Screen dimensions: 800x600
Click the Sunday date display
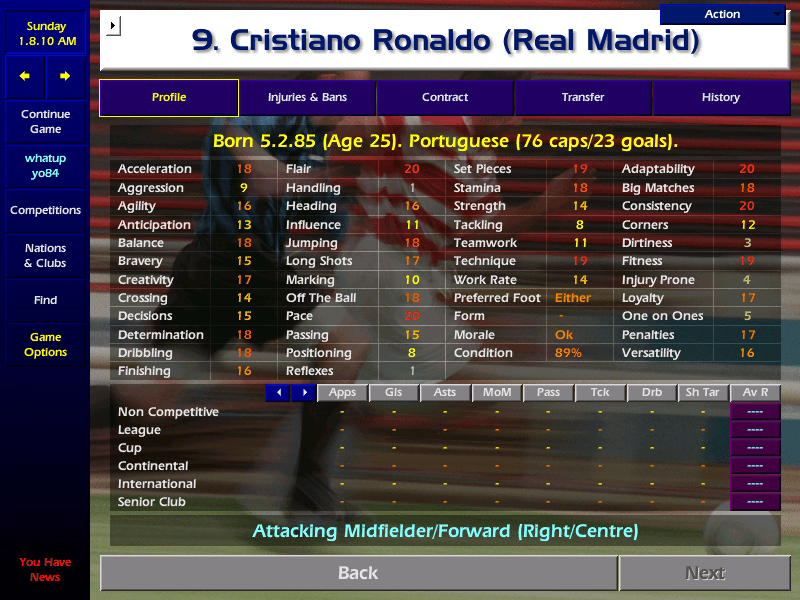tap(45, 34)
